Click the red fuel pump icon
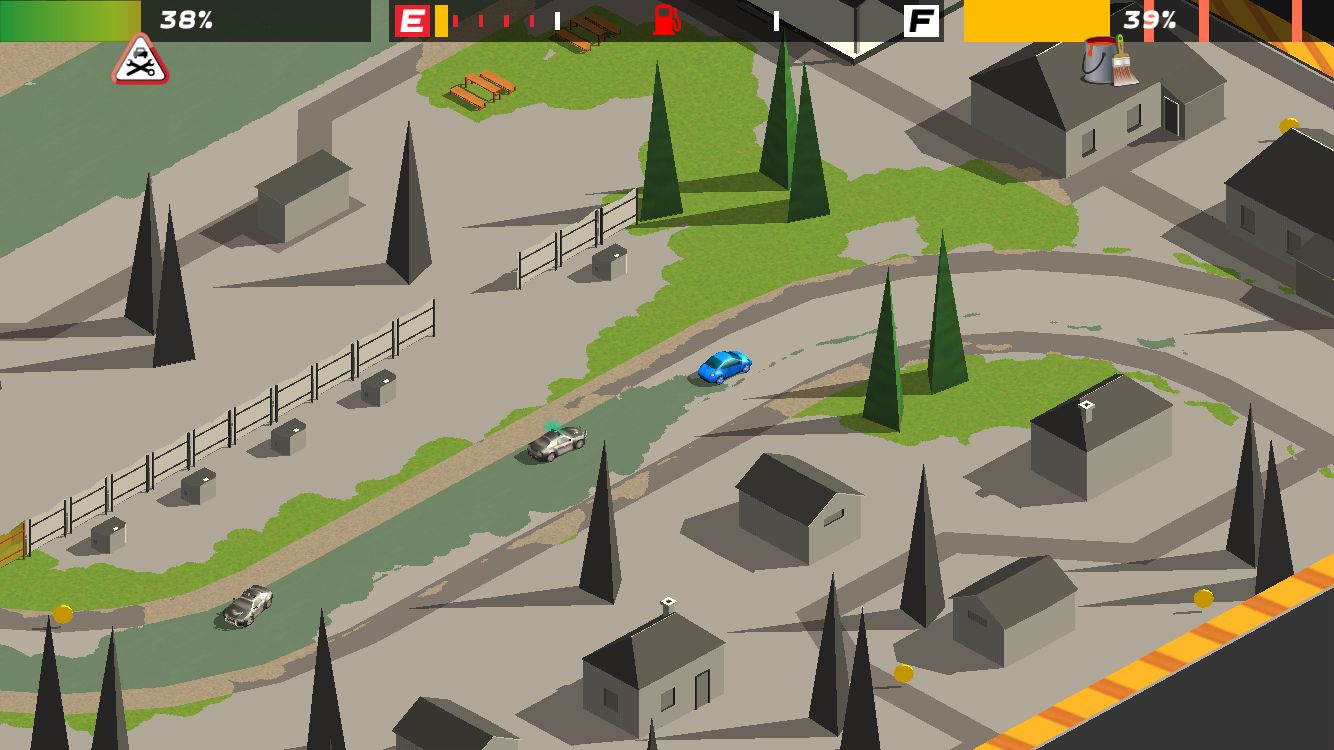 665,20
